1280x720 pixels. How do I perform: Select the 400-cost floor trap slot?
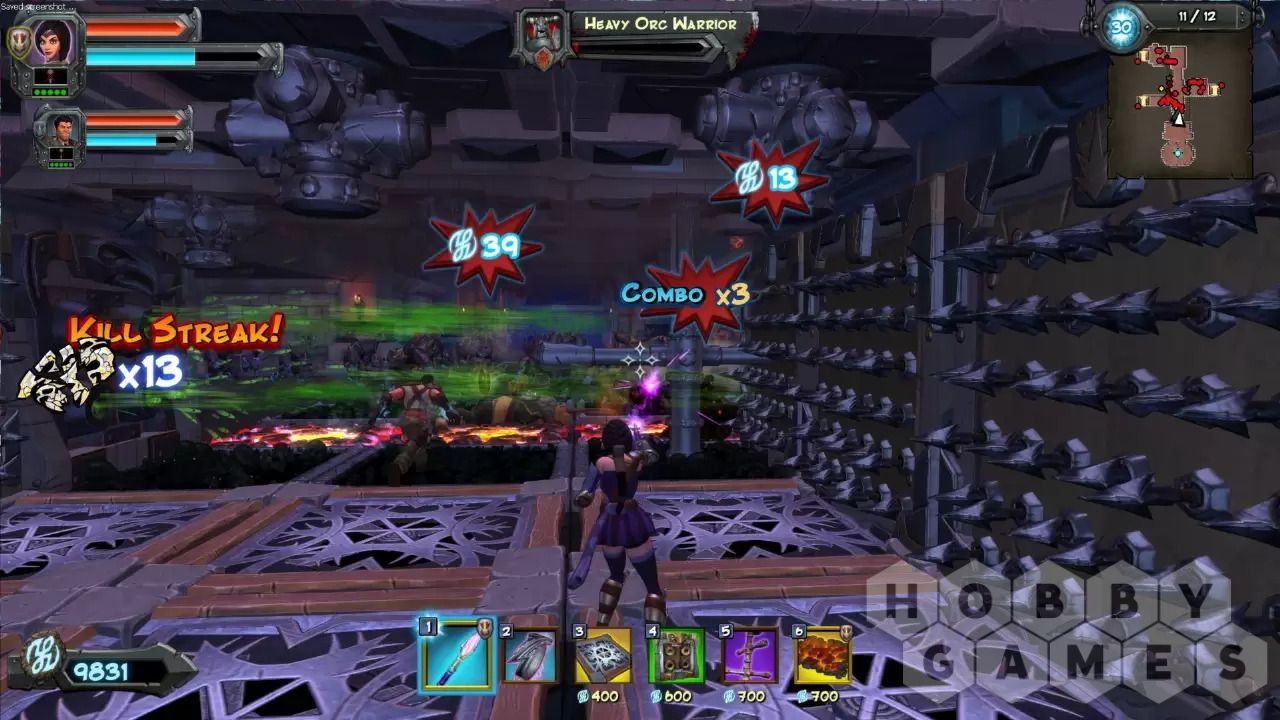point(602,656)
